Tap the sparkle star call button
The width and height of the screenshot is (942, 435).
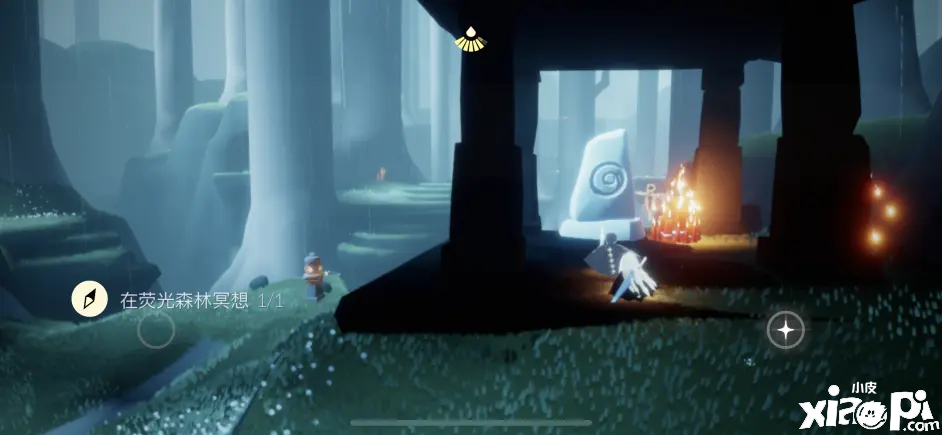(x=785, y=329)
